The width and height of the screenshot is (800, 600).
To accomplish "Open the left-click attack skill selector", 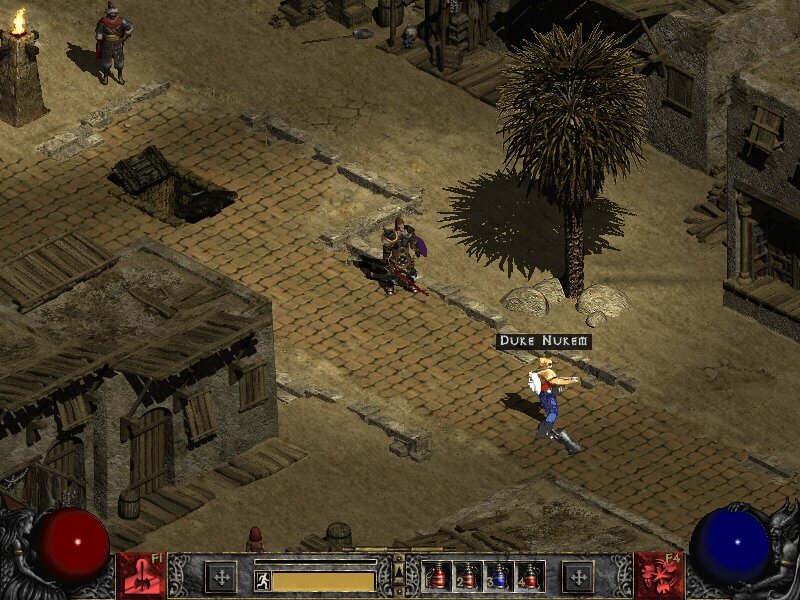I will [x=141, y=576].
